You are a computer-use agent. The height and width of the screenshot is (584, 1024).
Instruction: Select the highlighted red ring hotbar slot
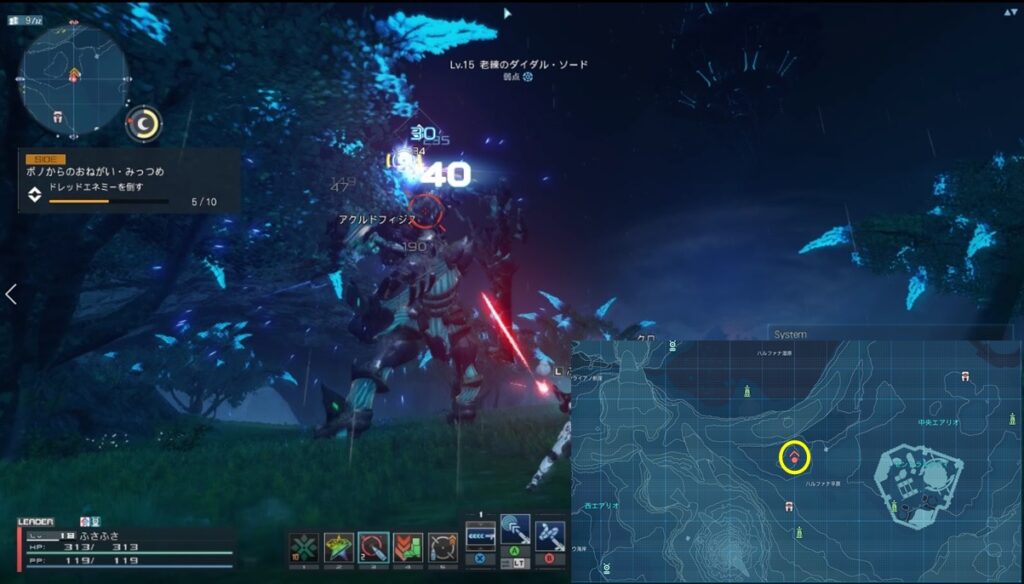(373, 547)
